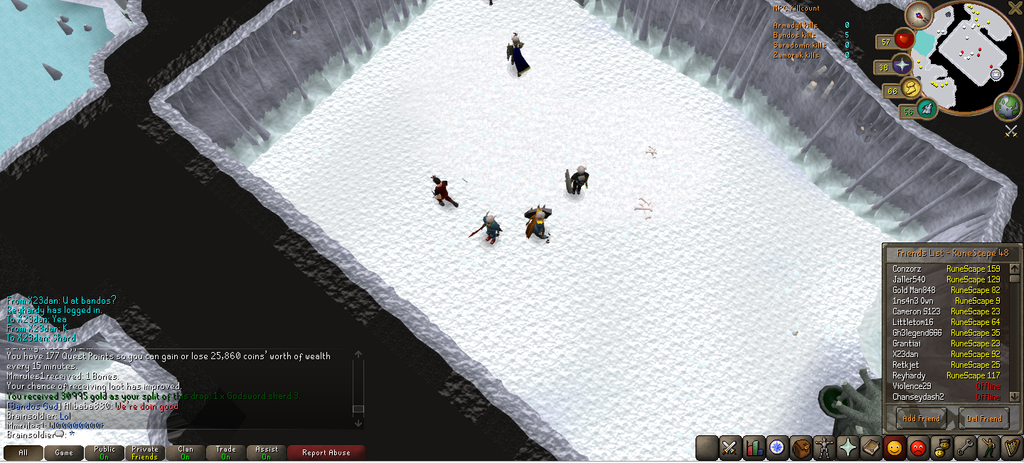This screenshot has width=1024, height=463.
Task: Open the harp music player tab
Action: [1009, 447]
